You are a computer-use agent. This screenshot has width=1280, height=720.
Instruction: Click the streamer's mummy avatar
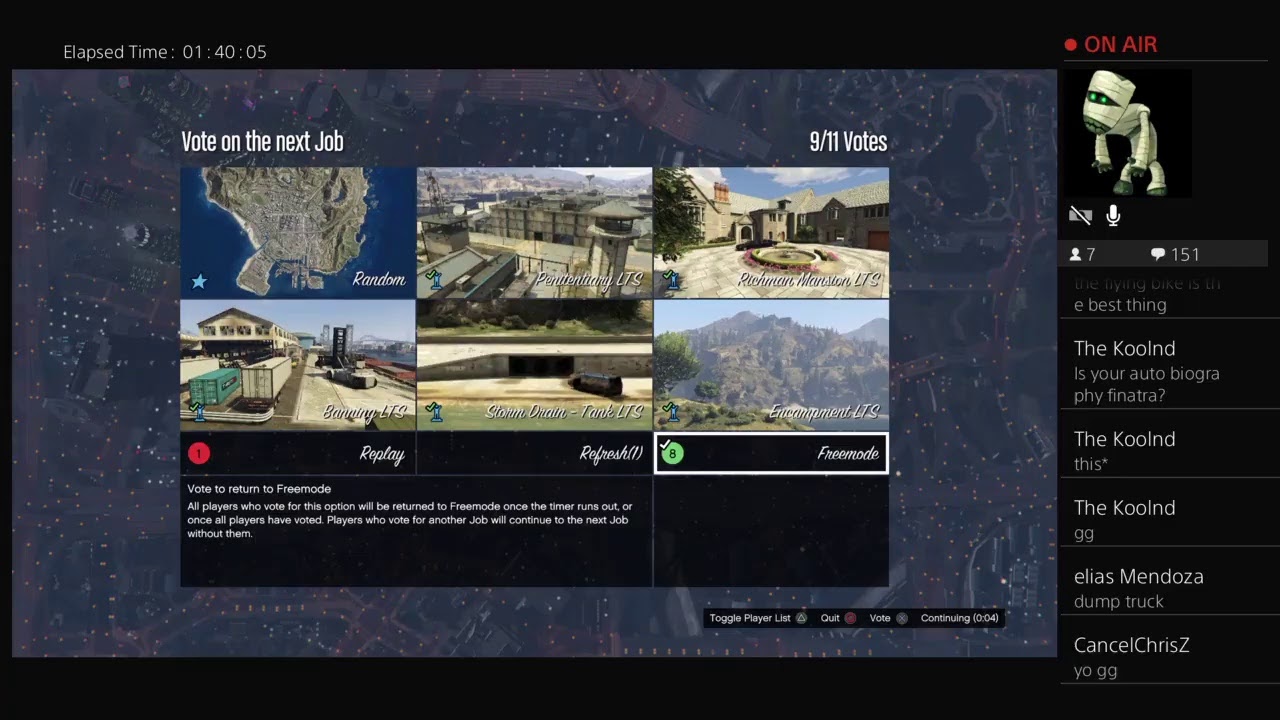tap(1127, 133)
